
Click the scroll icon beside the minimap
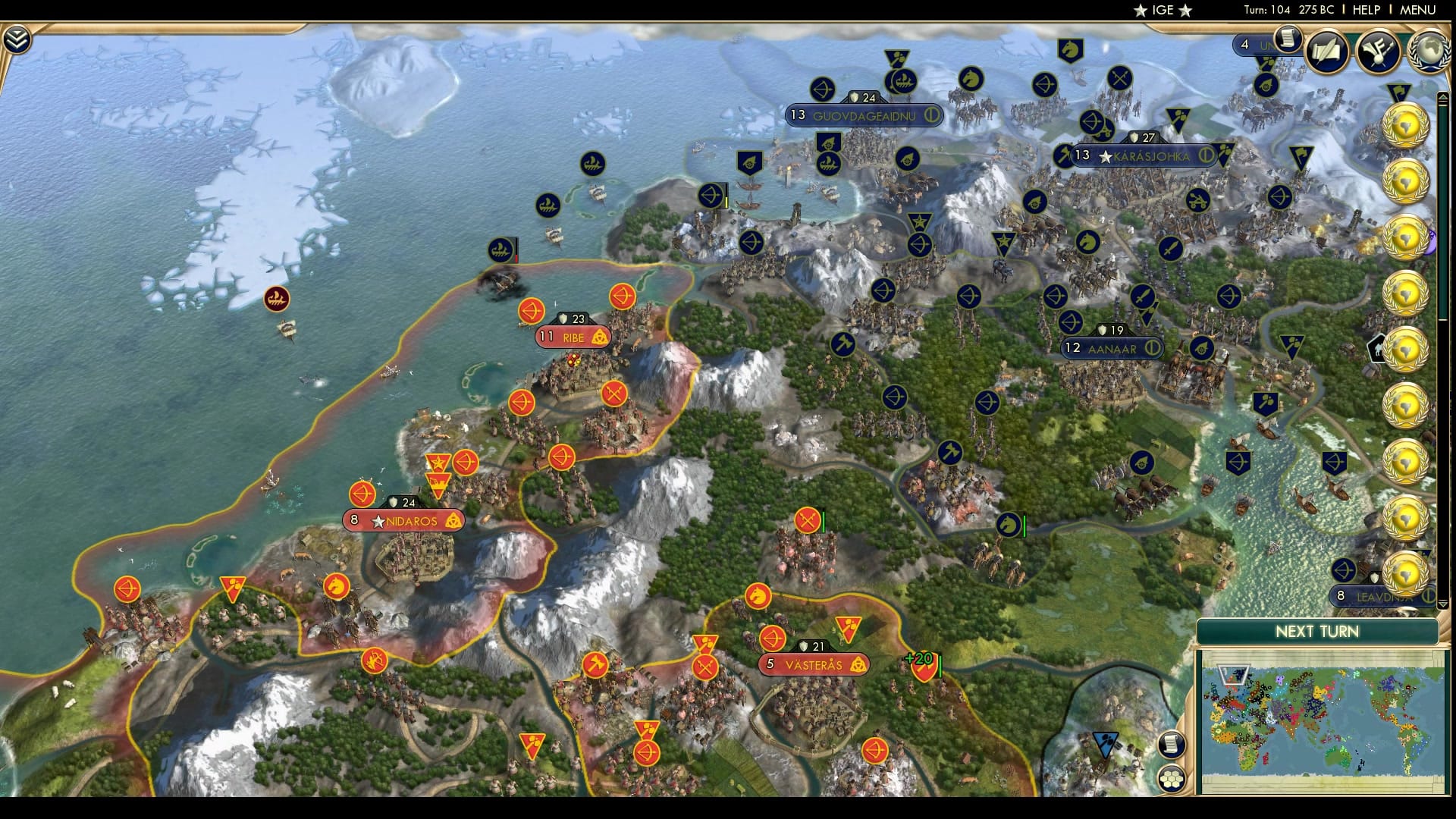pyautogui.click(x=1170, y=745)
